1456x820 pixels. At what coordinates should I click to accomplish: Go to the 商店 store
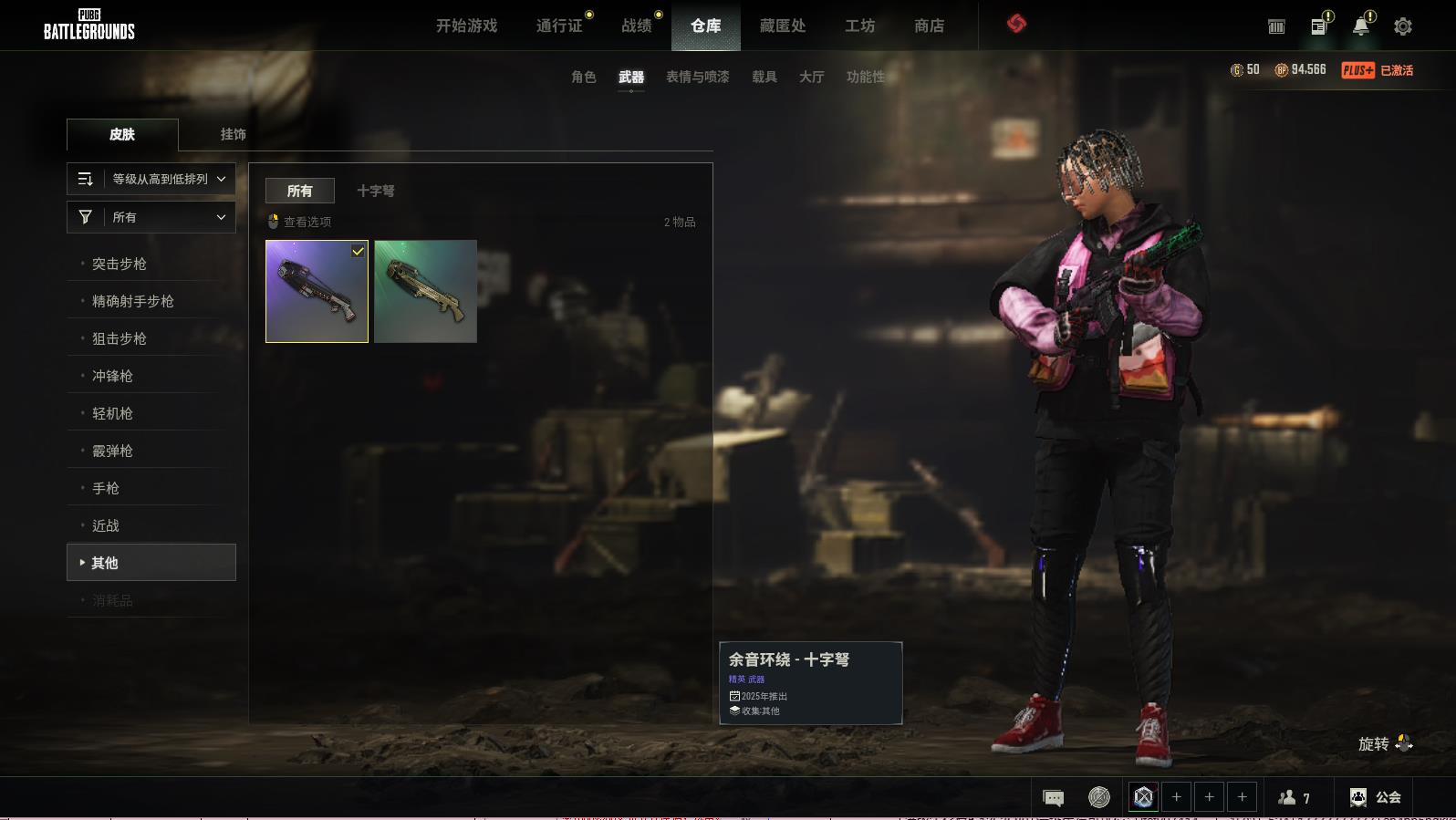[929, 26]
